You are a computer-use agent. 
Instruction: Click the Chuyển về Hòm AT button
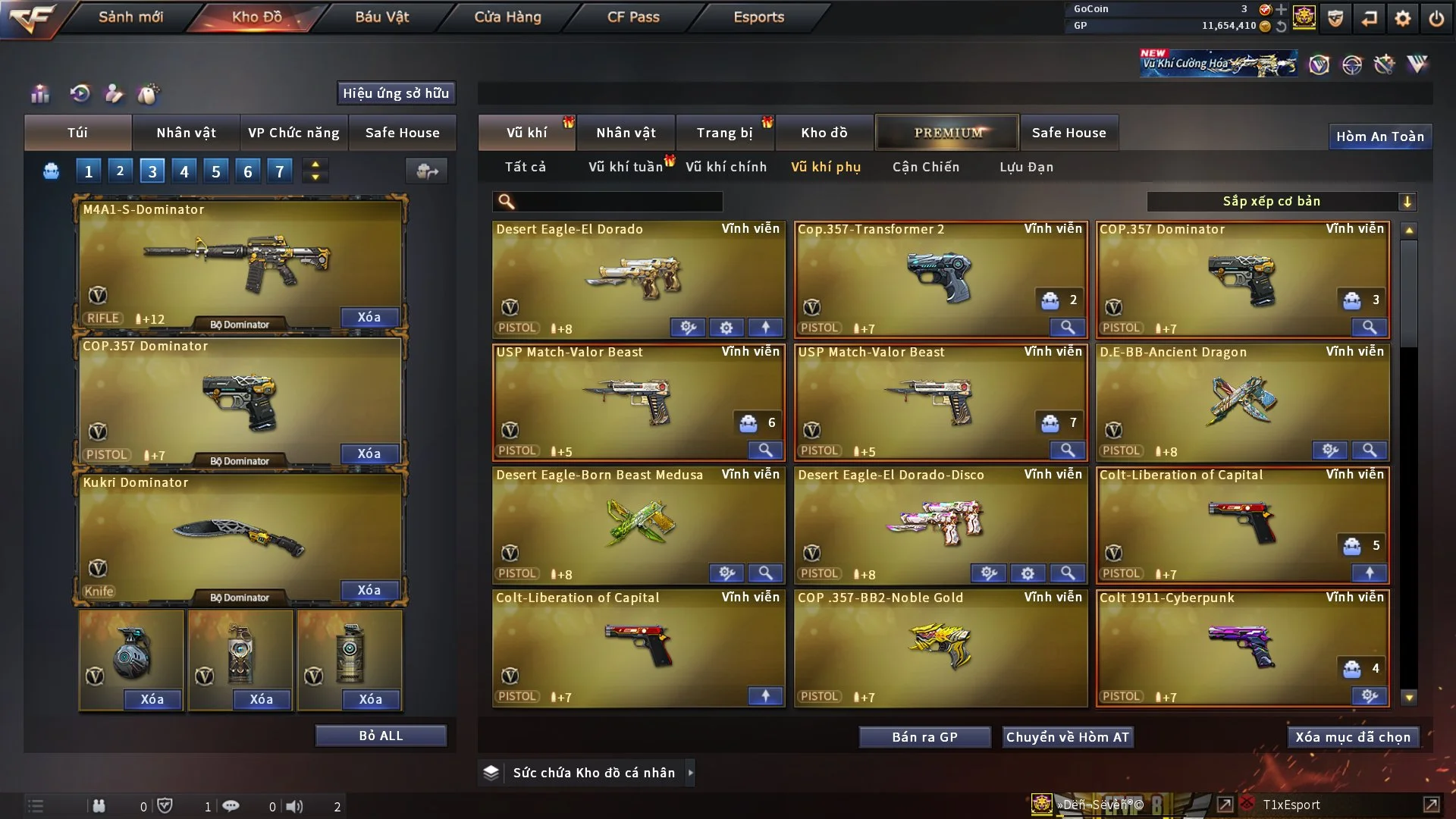pyautogui.click(x=1068, y=737)
